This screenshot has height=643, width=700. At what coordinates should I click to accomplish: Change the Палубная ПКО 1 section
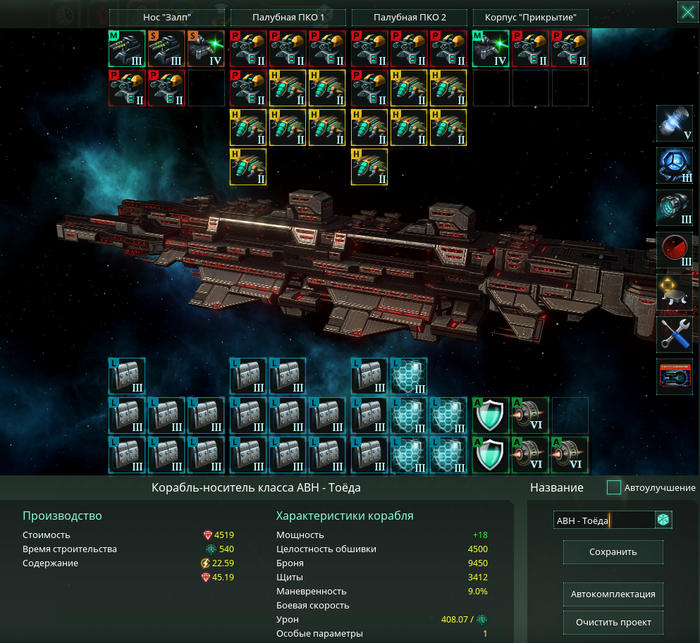click(x=288, y=18)
